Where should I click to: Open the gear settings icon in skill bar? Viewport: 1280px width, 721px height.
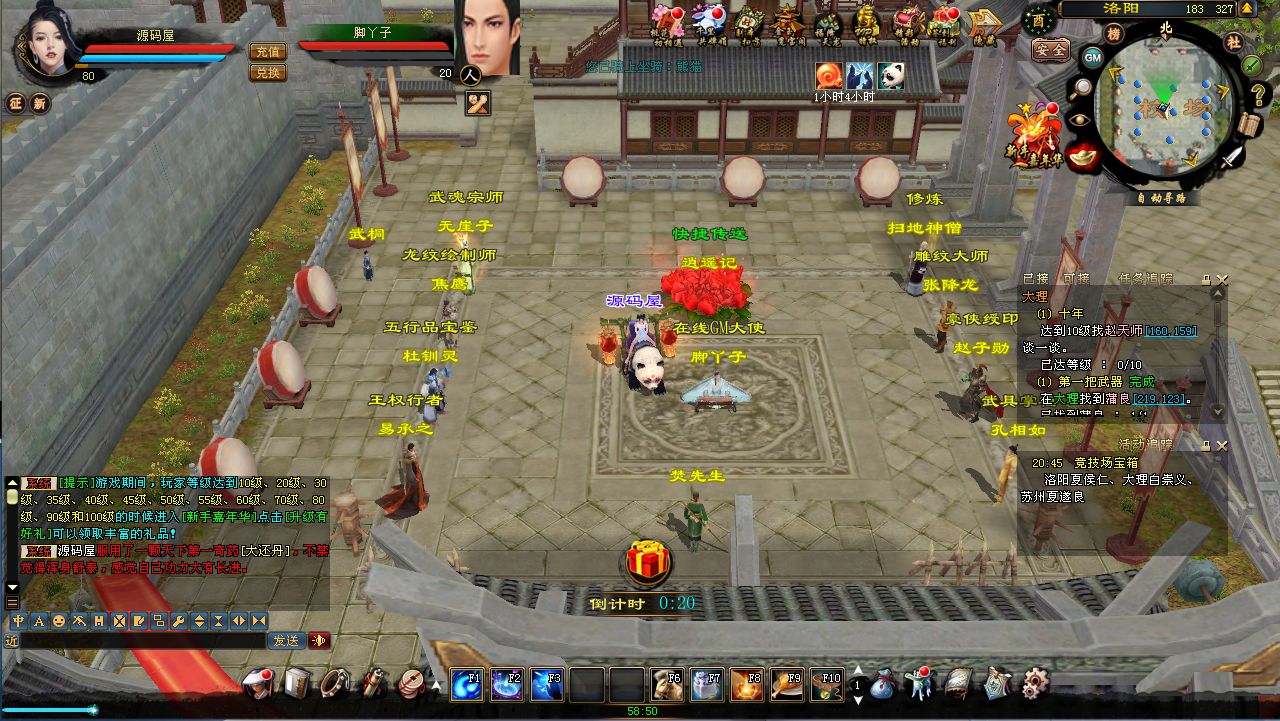click(1036, 684)
